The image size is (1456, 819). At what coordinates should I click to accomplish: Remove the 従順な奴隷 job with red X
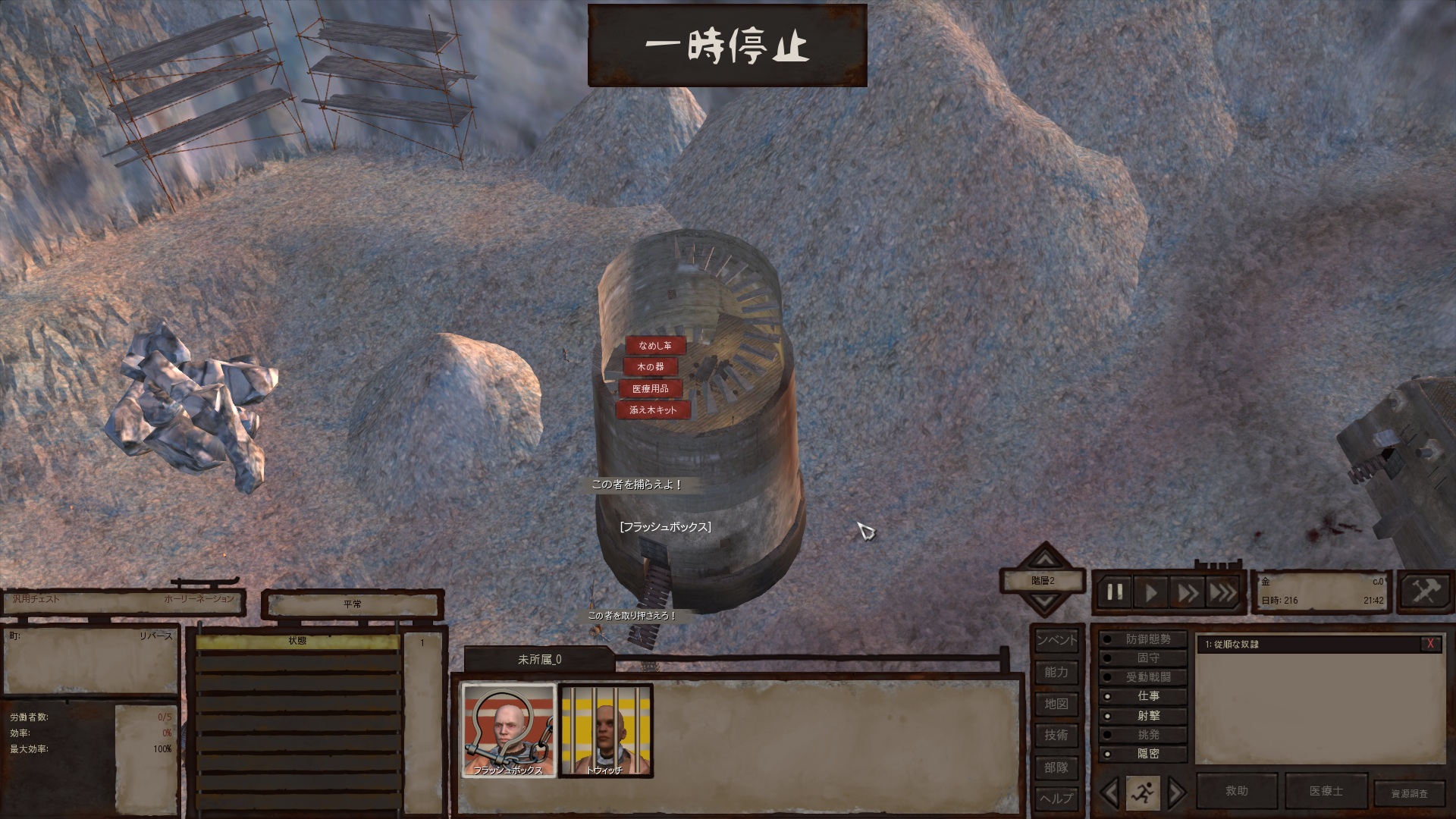(x=1430, y=644)
